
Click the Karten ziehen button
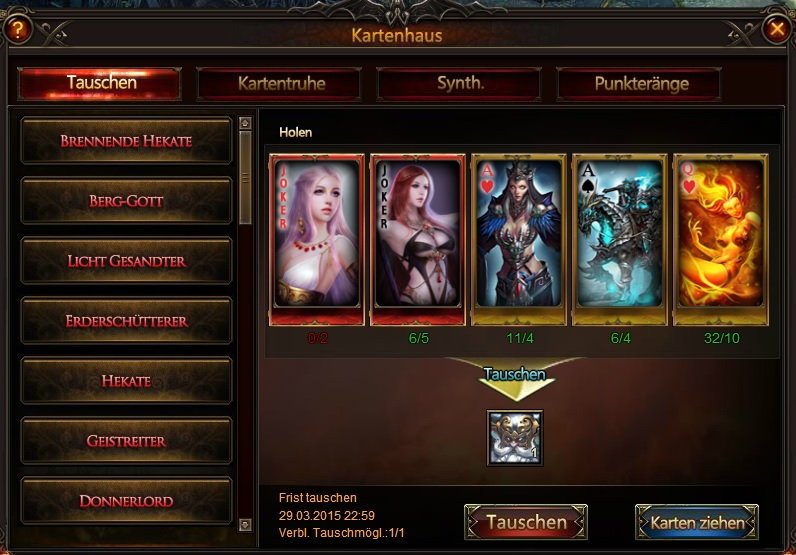click(x=697, y=522)
